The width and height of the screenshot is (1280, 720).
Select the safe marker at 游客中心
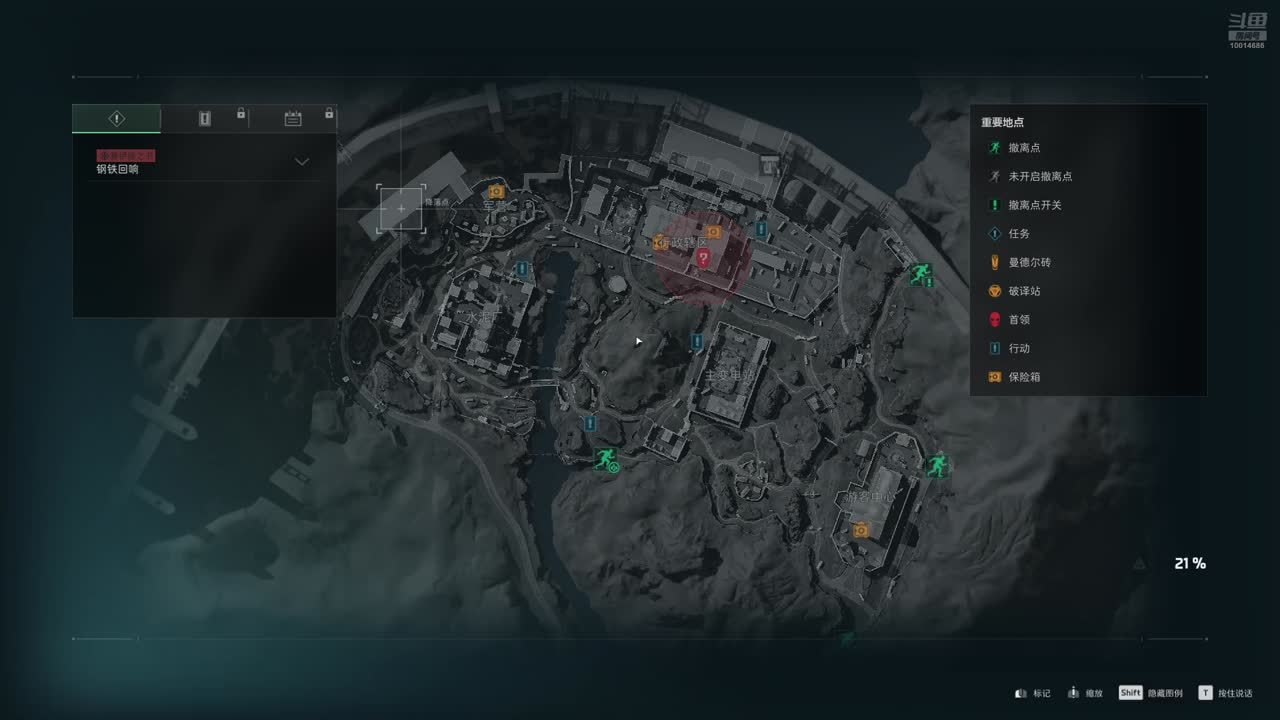point(861,529)
